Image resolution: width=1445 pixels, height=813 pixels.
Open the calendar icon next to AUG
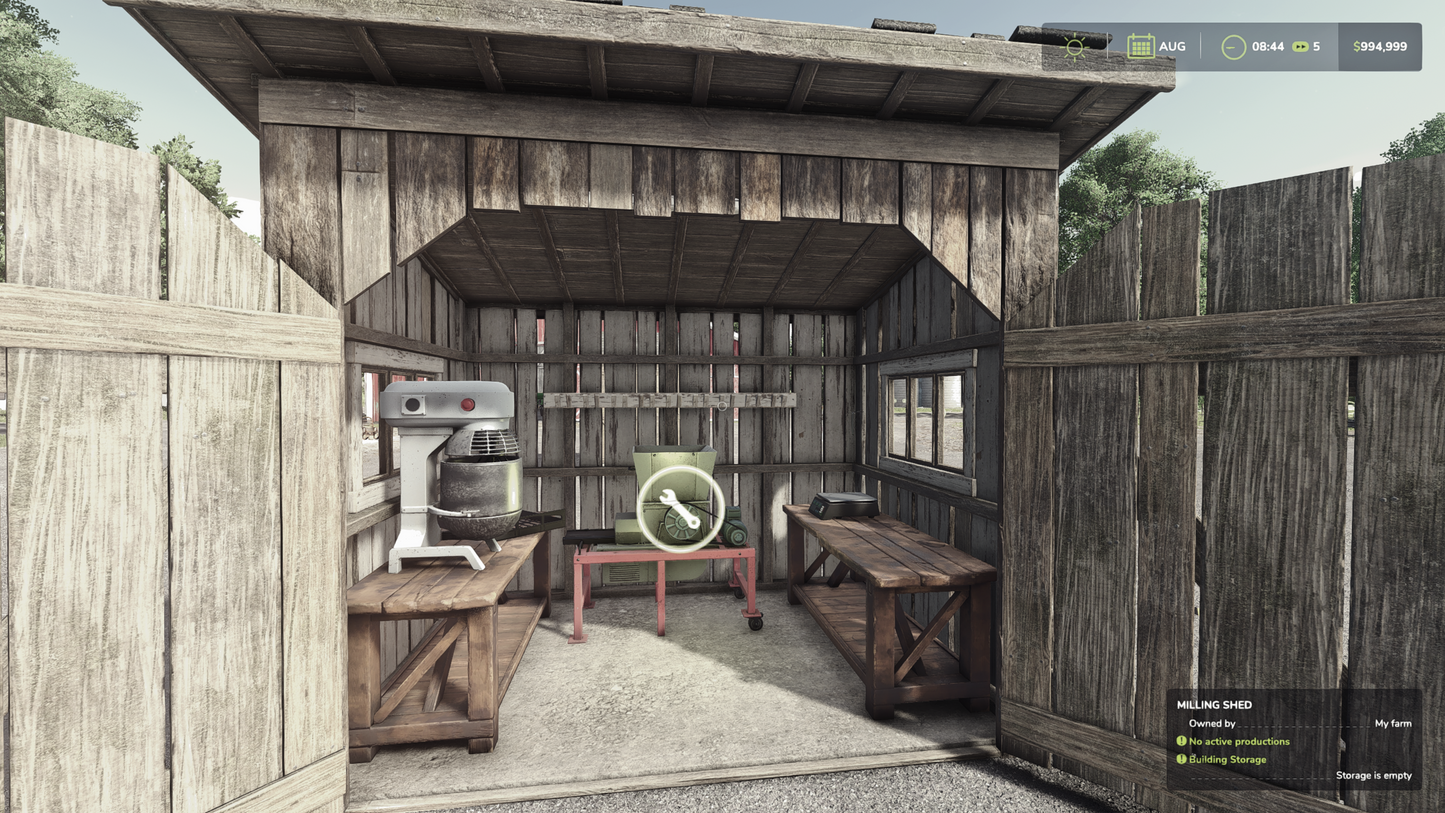click(x=1139, y=45)
